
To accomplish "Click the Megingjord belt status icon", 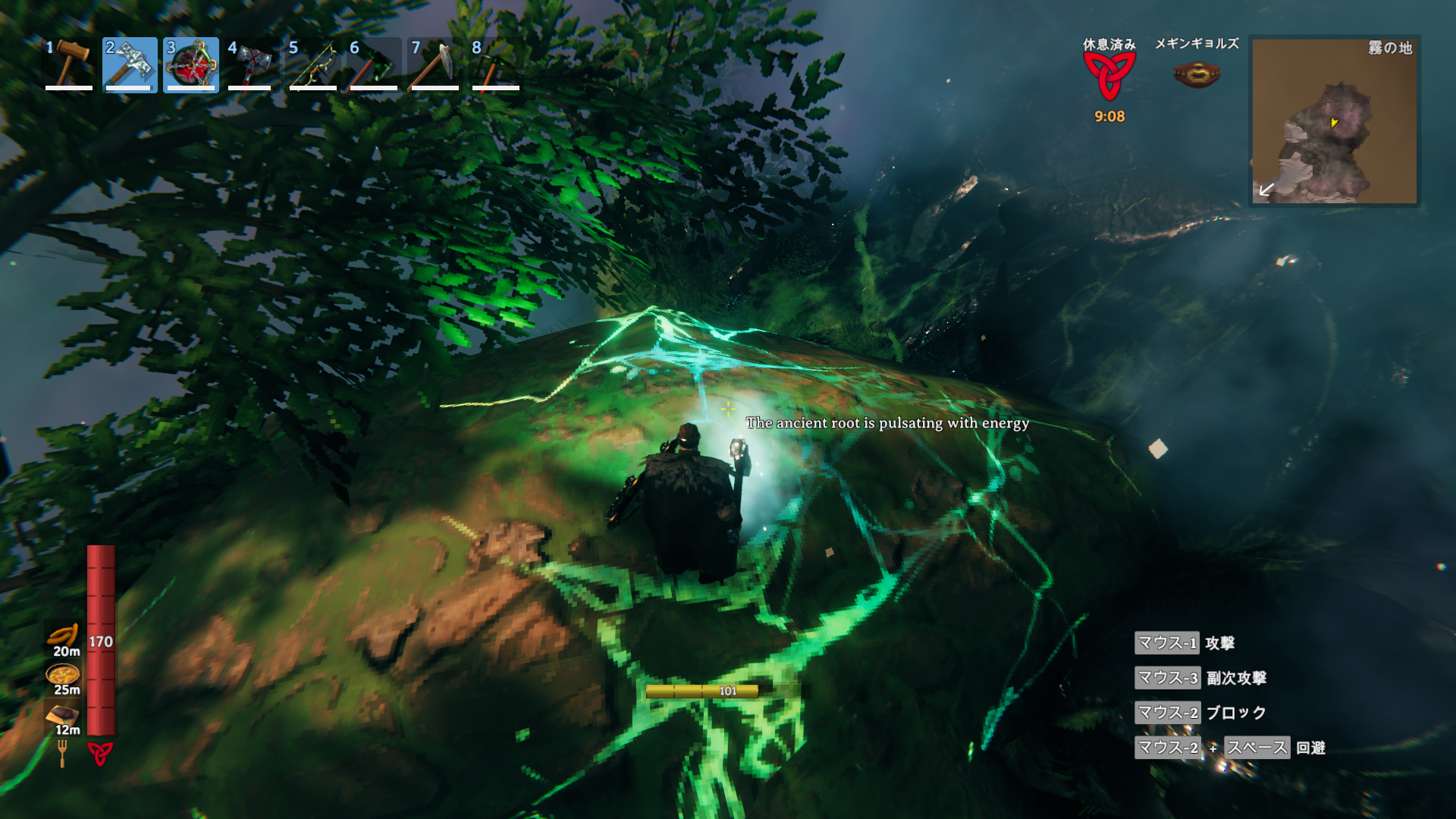I will pyautogui.click(x=1197, y=74).
